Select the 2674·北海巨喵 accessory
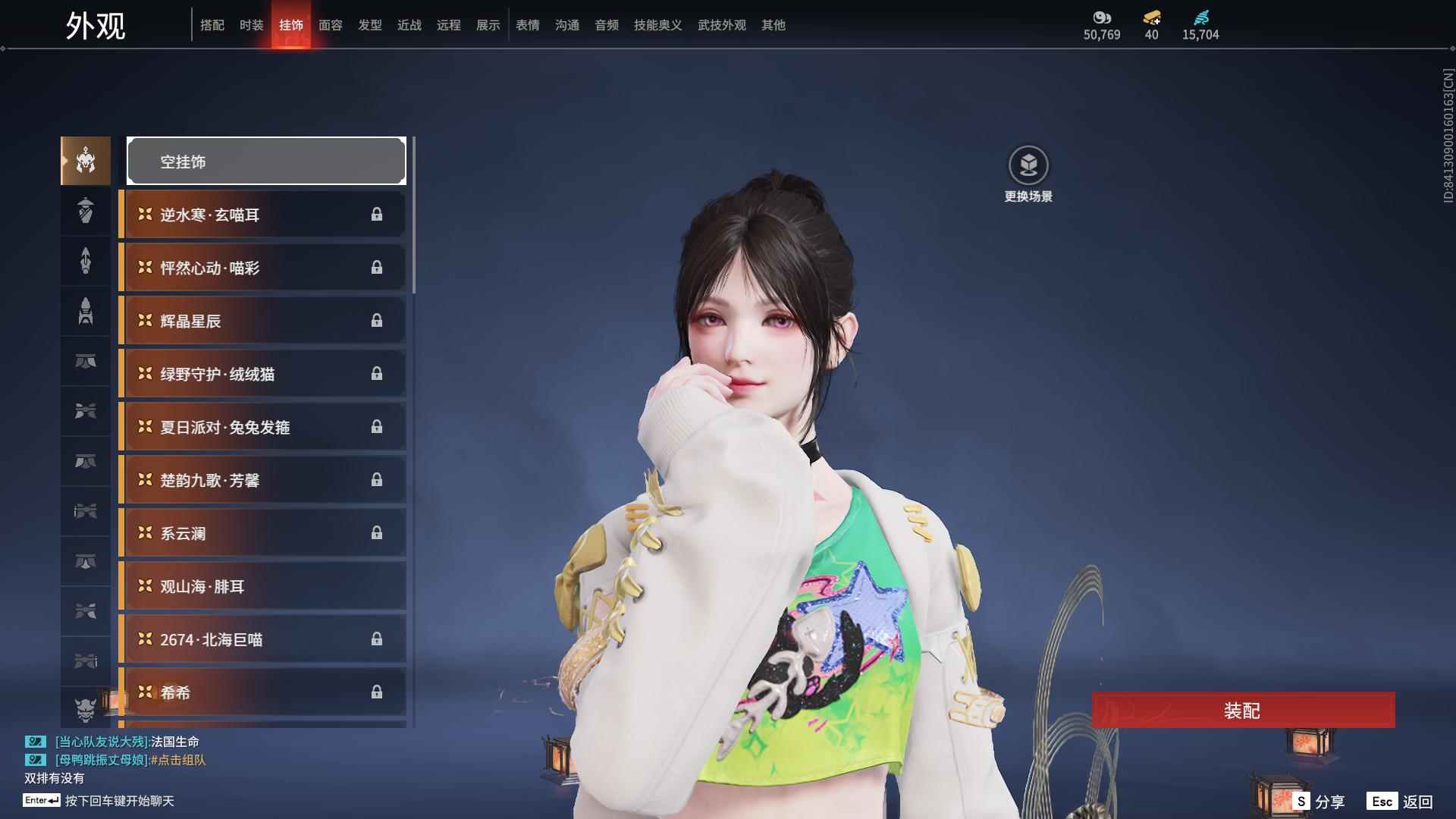The height and width of the screenshot is (819, 1456). (262, 639)
